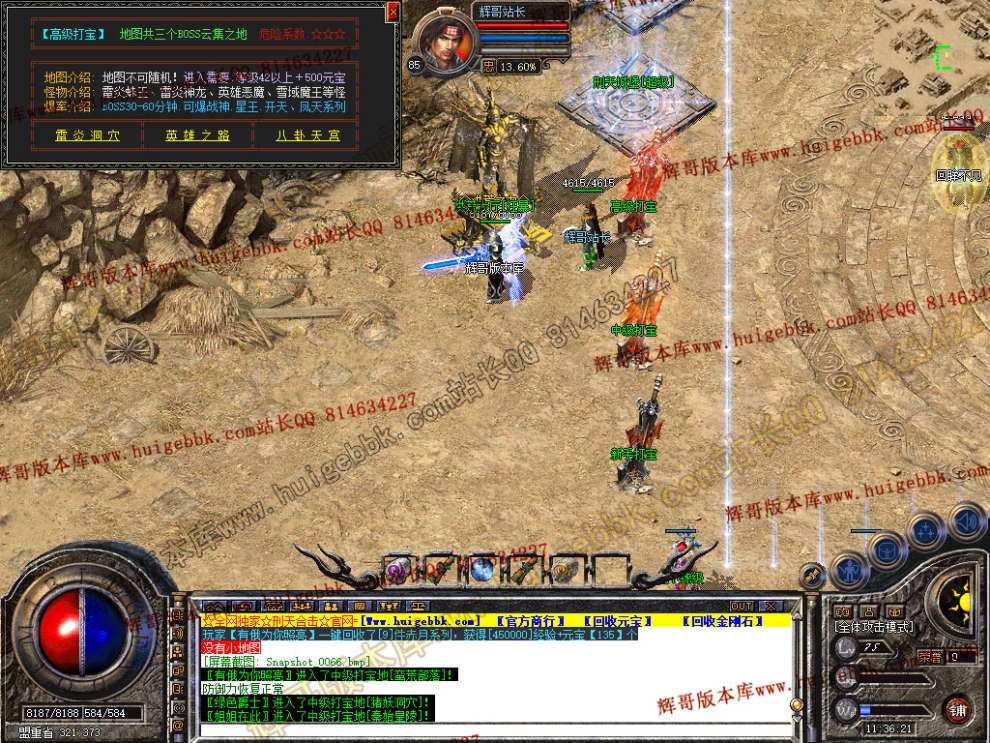Click the chat text input line

500,729
